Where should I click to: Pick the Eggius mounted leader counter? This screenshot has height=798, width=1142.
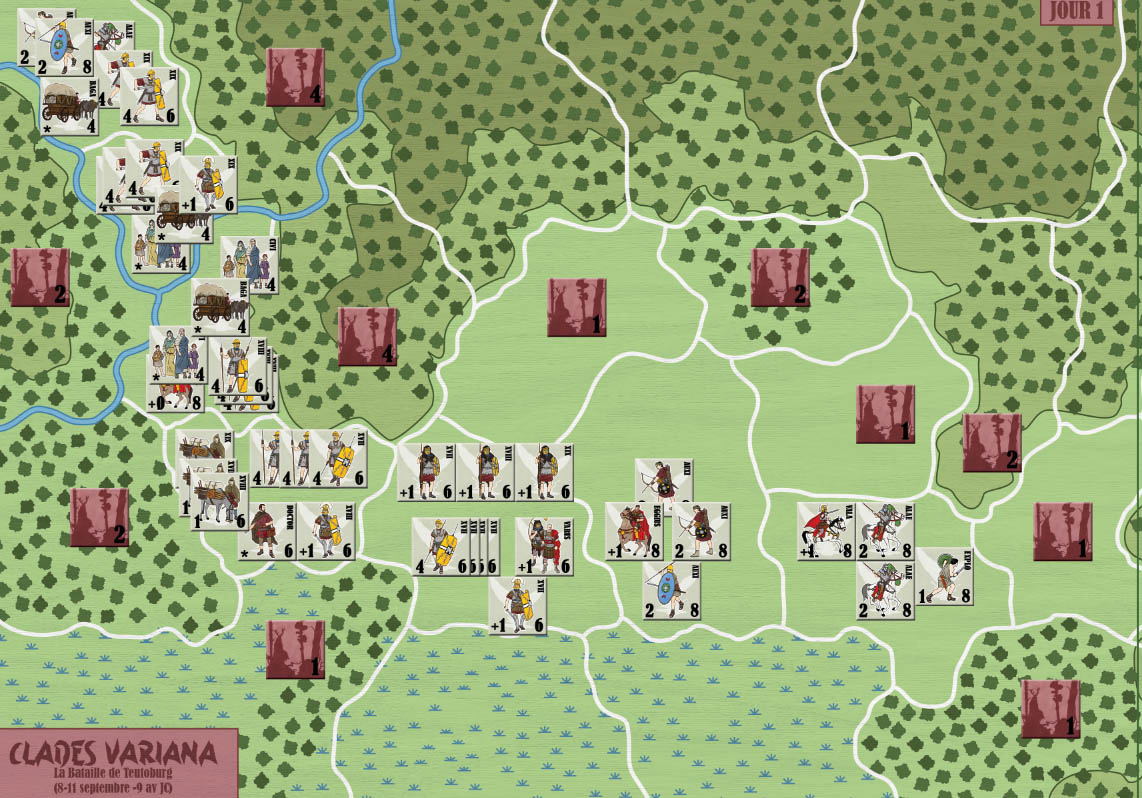tap(633, 531)
